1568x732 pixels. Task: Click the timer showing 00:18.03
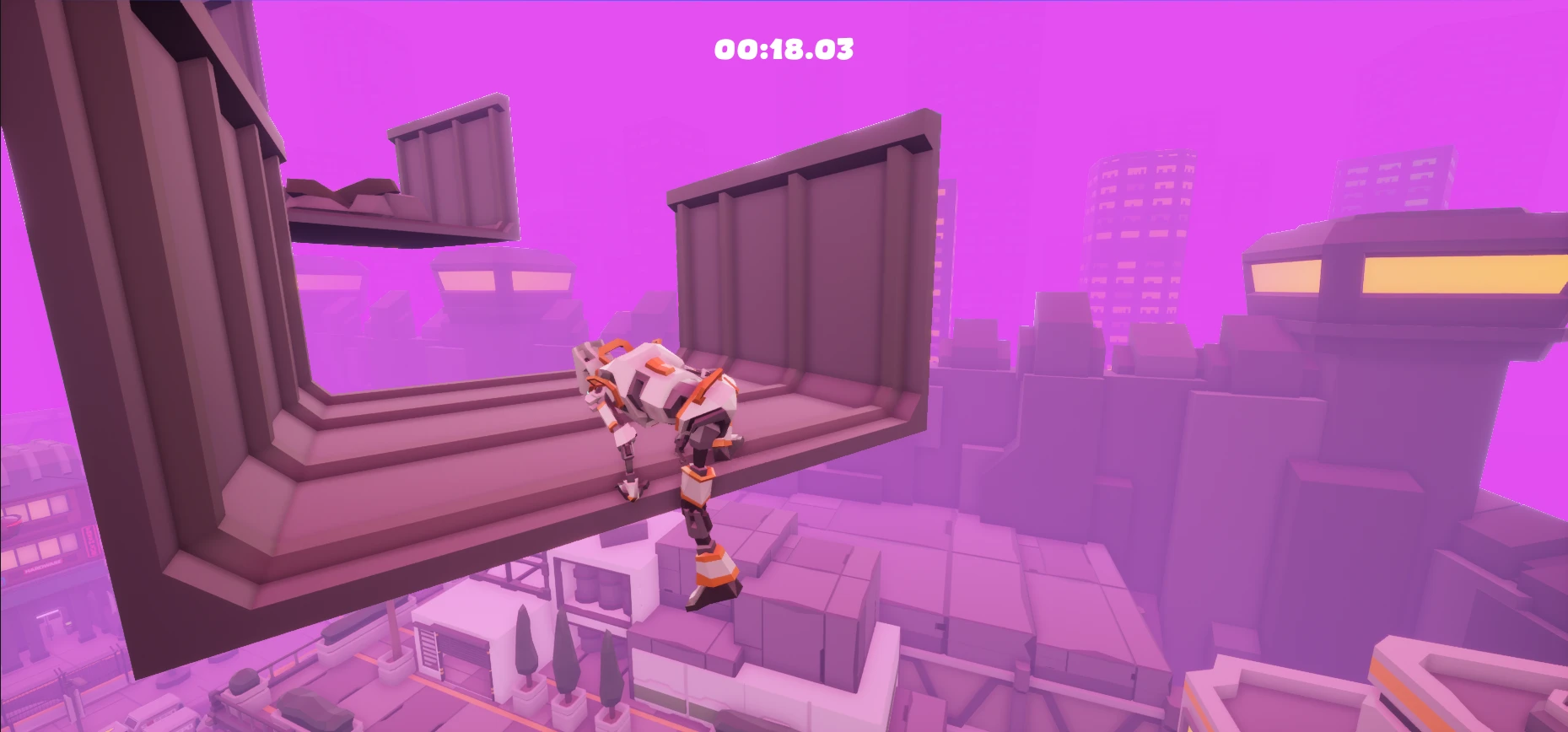783,48
